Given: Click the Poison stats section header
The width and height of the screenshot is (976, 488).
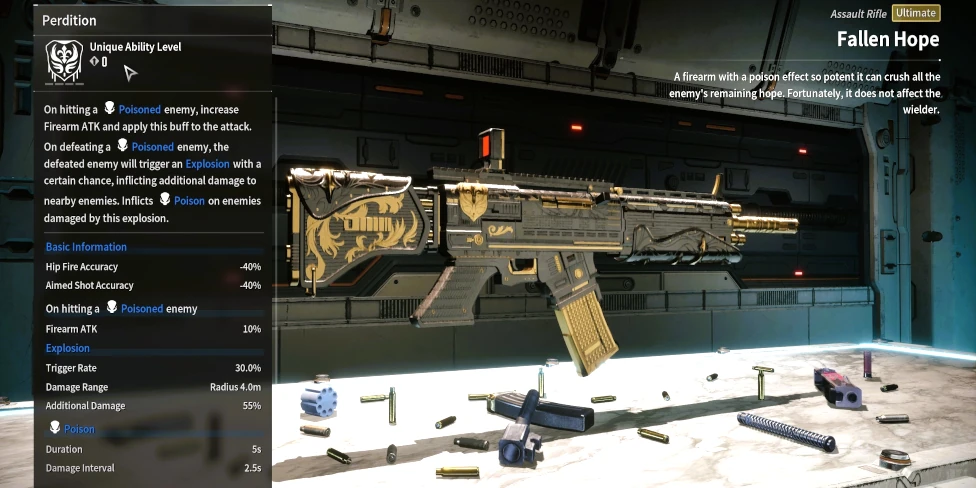Looking at the screenshot, I should (x=79, y=429).
